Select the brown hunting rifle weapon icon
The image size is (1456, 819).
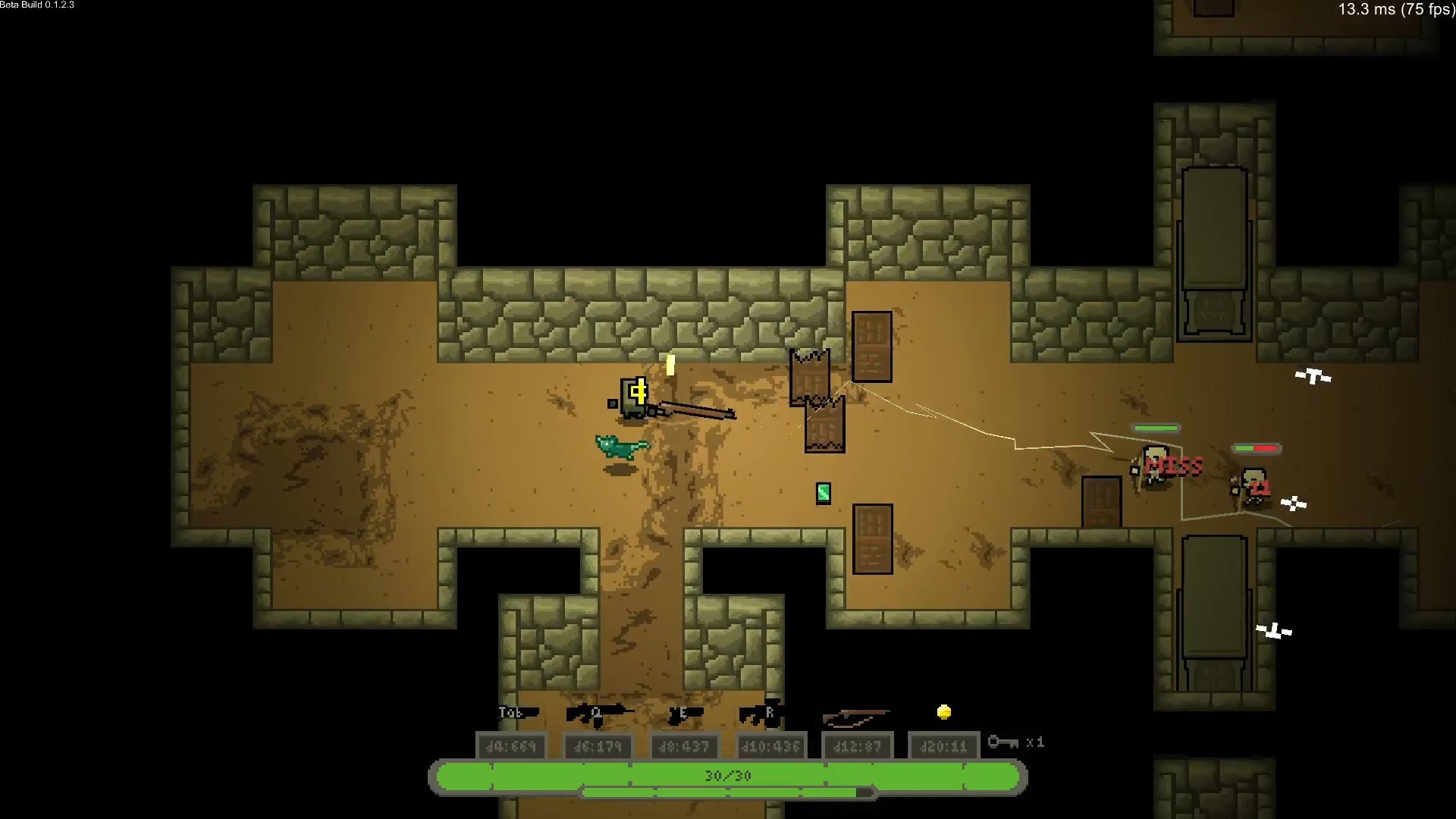pyautogui.click(x=856, y=716)
